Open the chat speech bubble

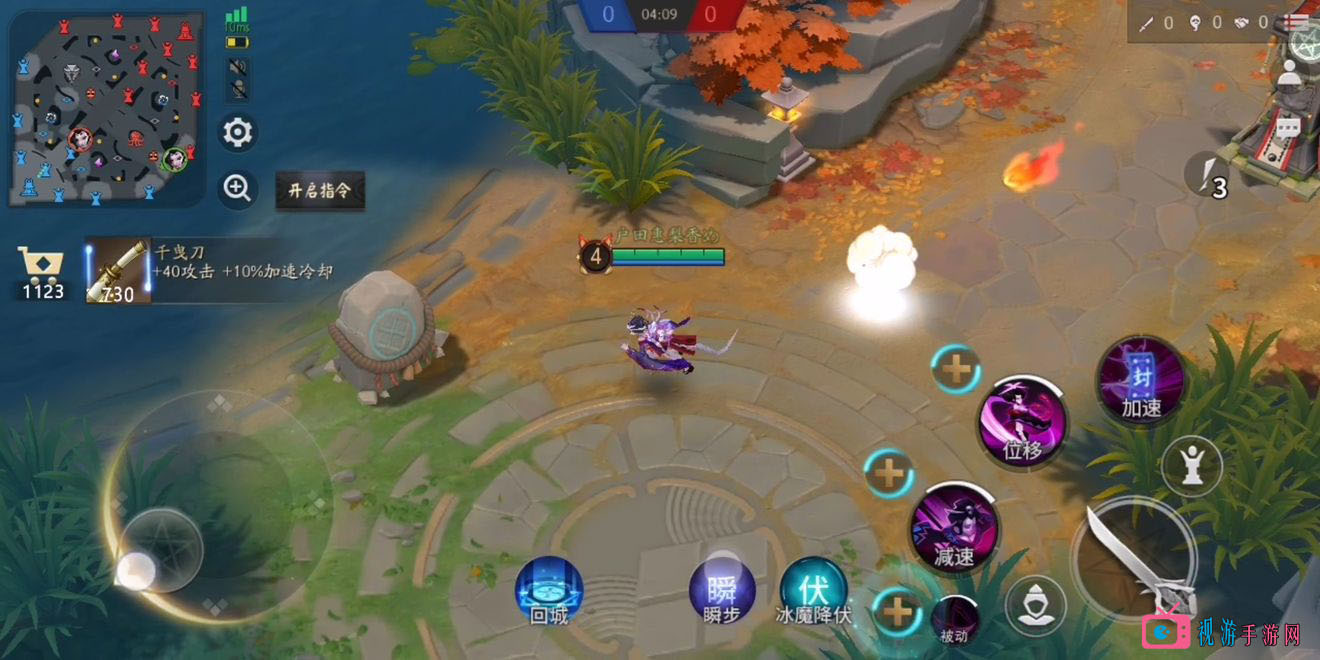pyautogui.click(x=1288, y=129)
